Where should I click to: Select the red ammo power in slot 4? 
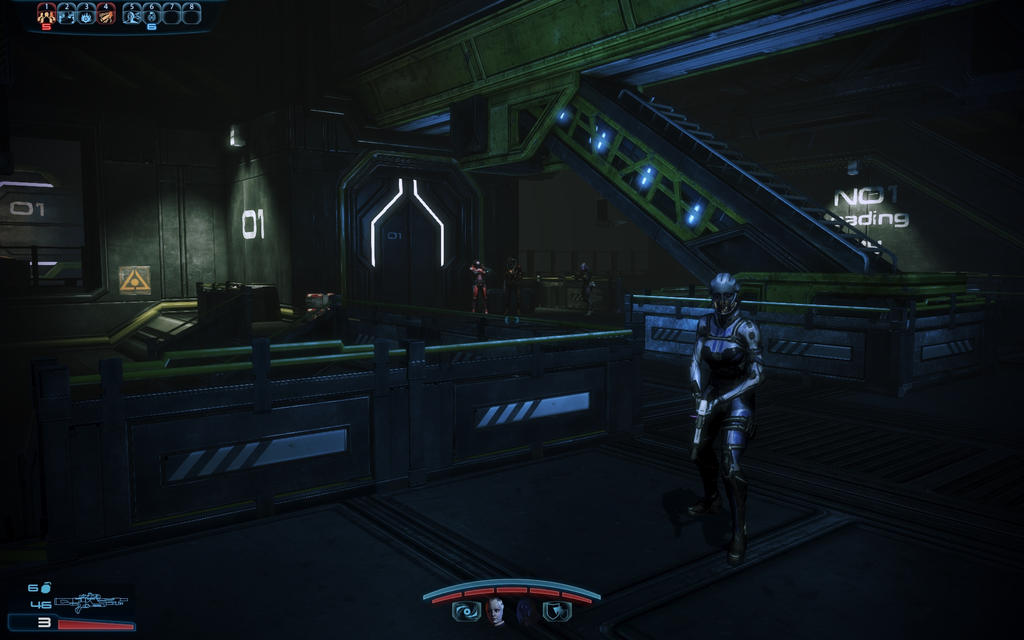pyautogui.click(x=106, y=14)
